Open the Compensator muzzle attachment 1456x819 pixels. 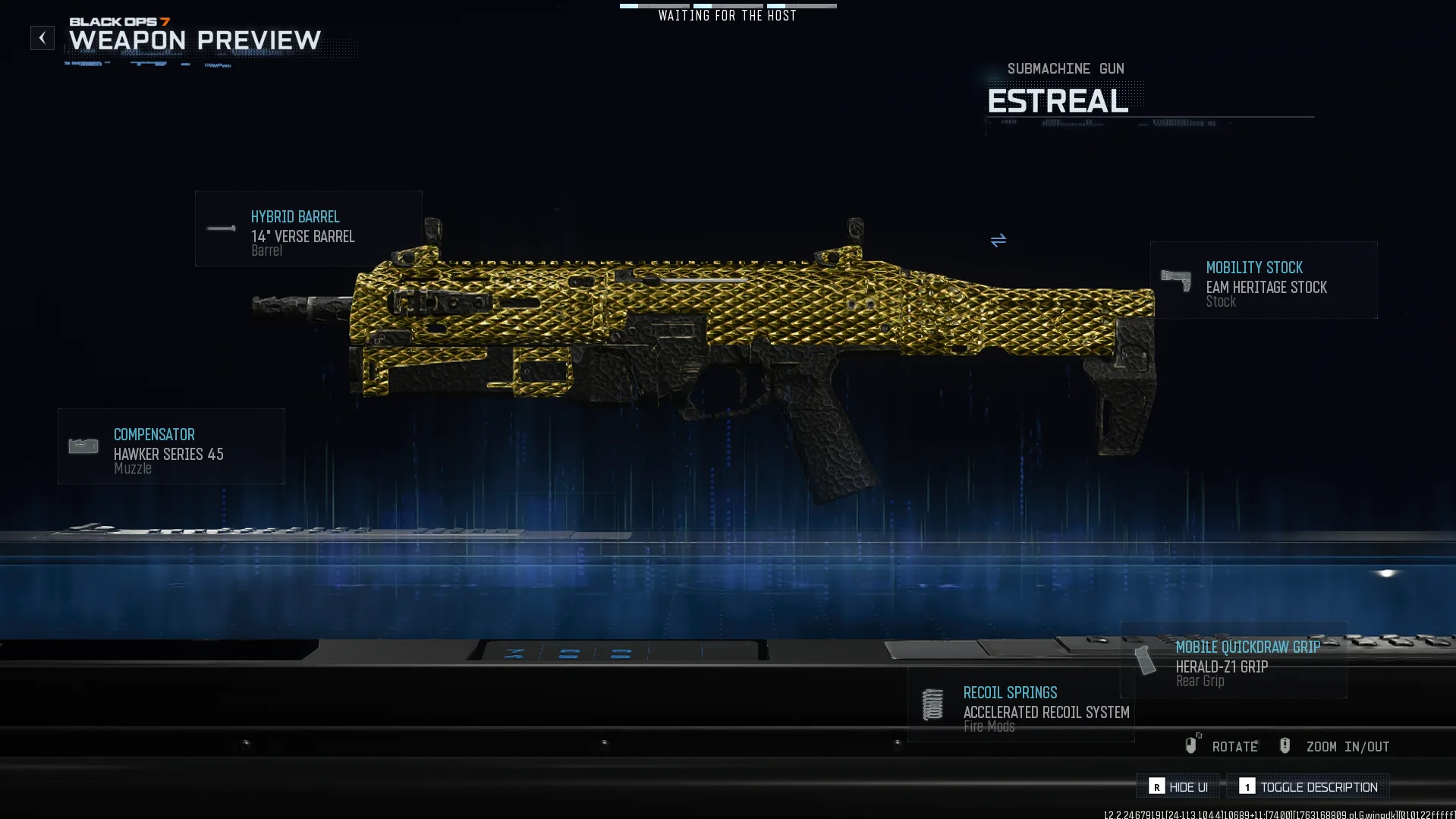tap(171, 446)
